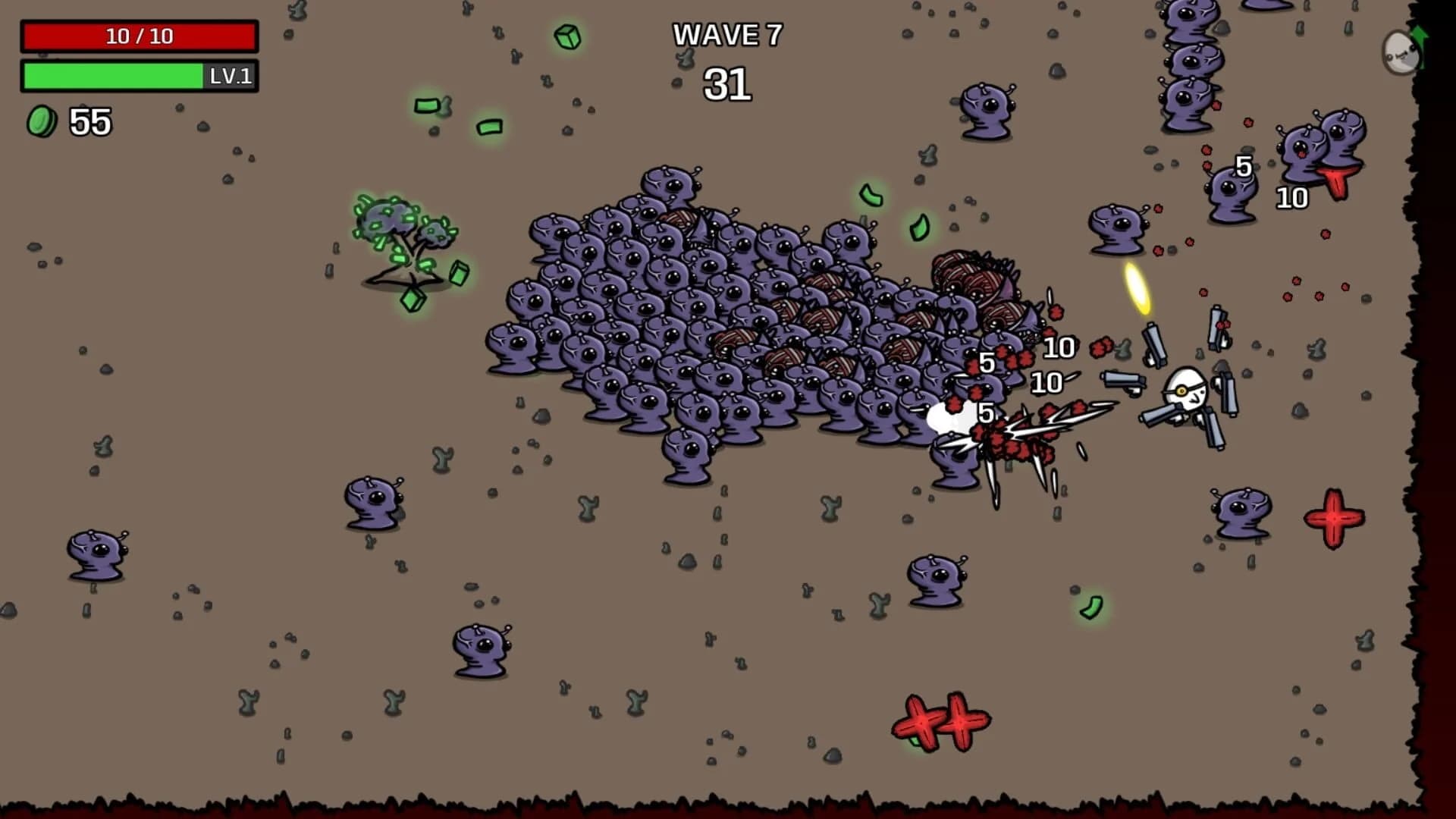The image size is (1456, 819).
Task: Click the red health bar showing 10 / 10
Action: pos(140,35)
